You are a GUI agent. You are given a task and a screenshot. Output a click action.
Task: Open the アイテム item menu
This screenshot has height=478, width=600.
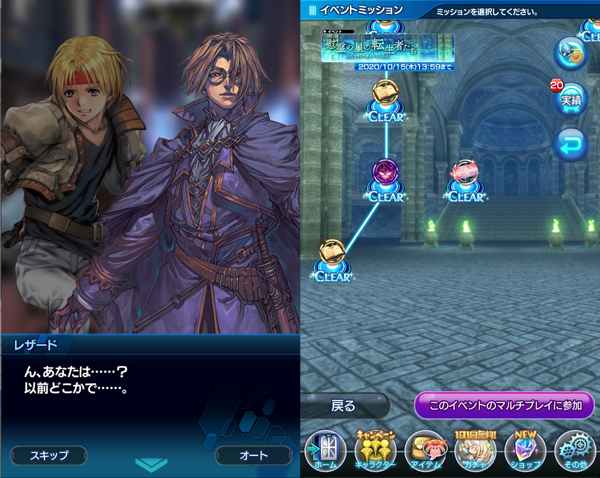click(426, 449)
